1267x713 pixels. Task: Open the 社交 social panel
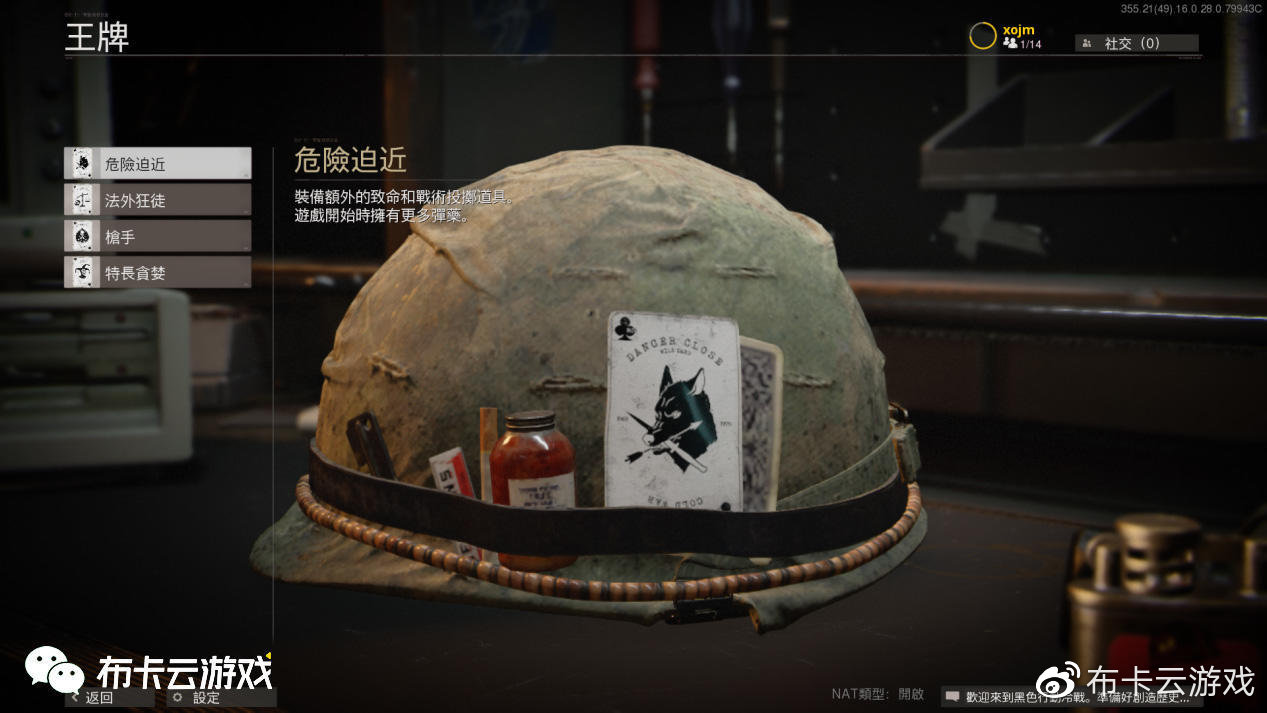coord(1136,43)
